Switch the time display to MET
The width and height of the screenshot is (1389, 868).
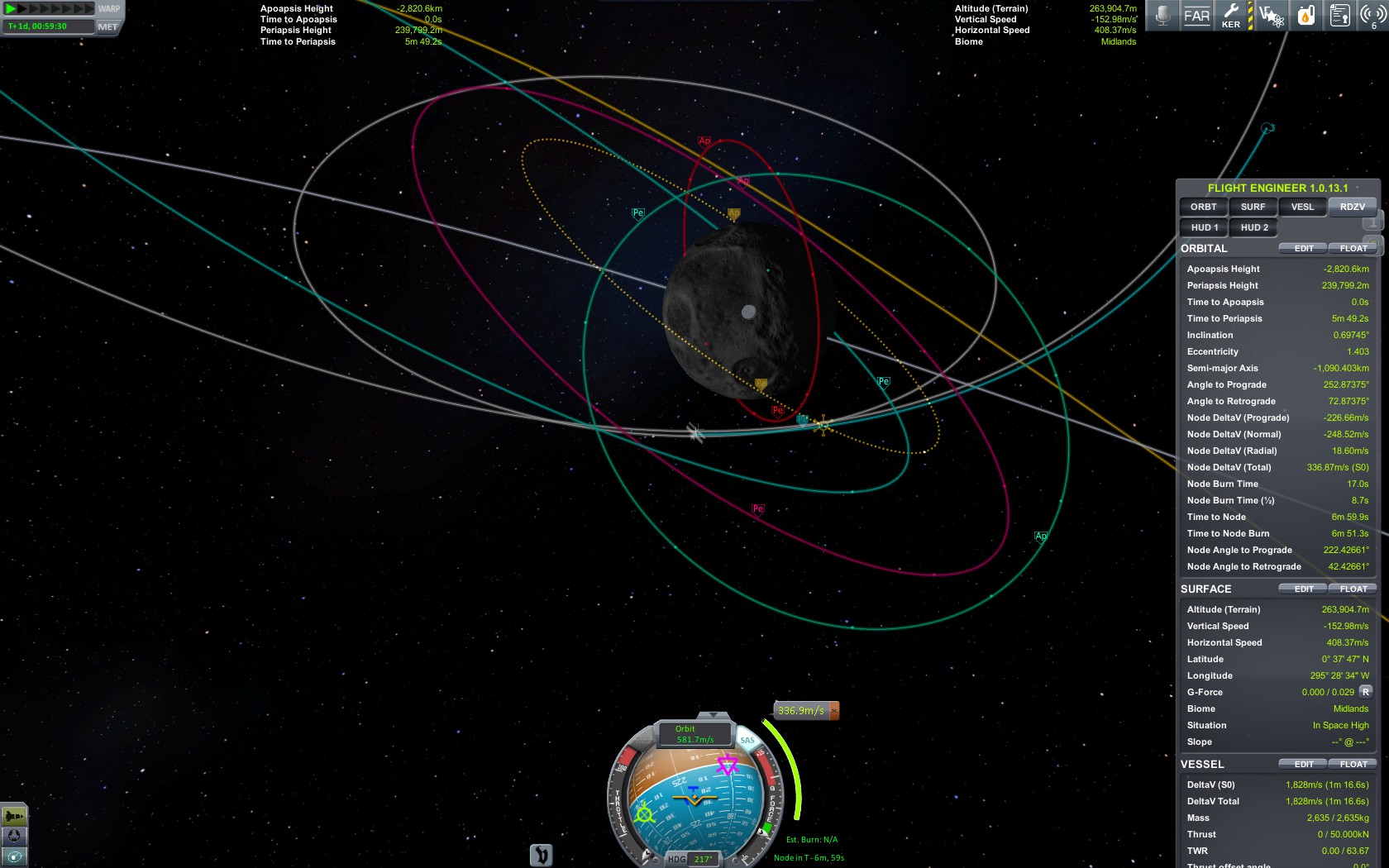coord(107,26)
